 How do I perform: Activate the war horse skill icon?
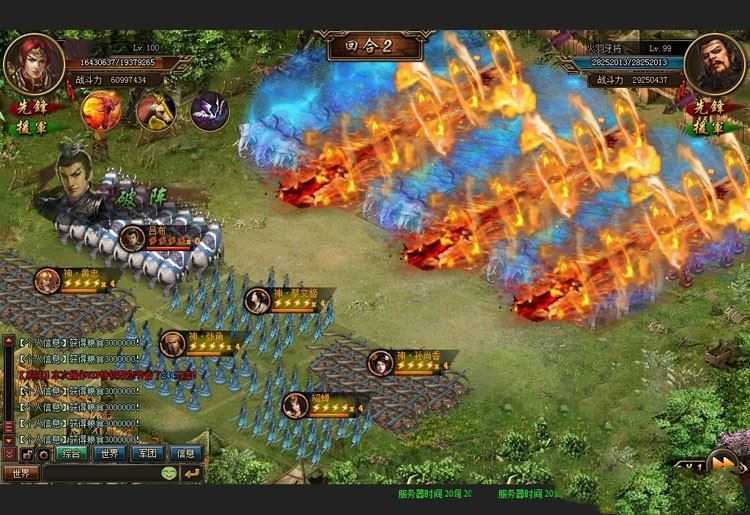click(x=155, y=108)
